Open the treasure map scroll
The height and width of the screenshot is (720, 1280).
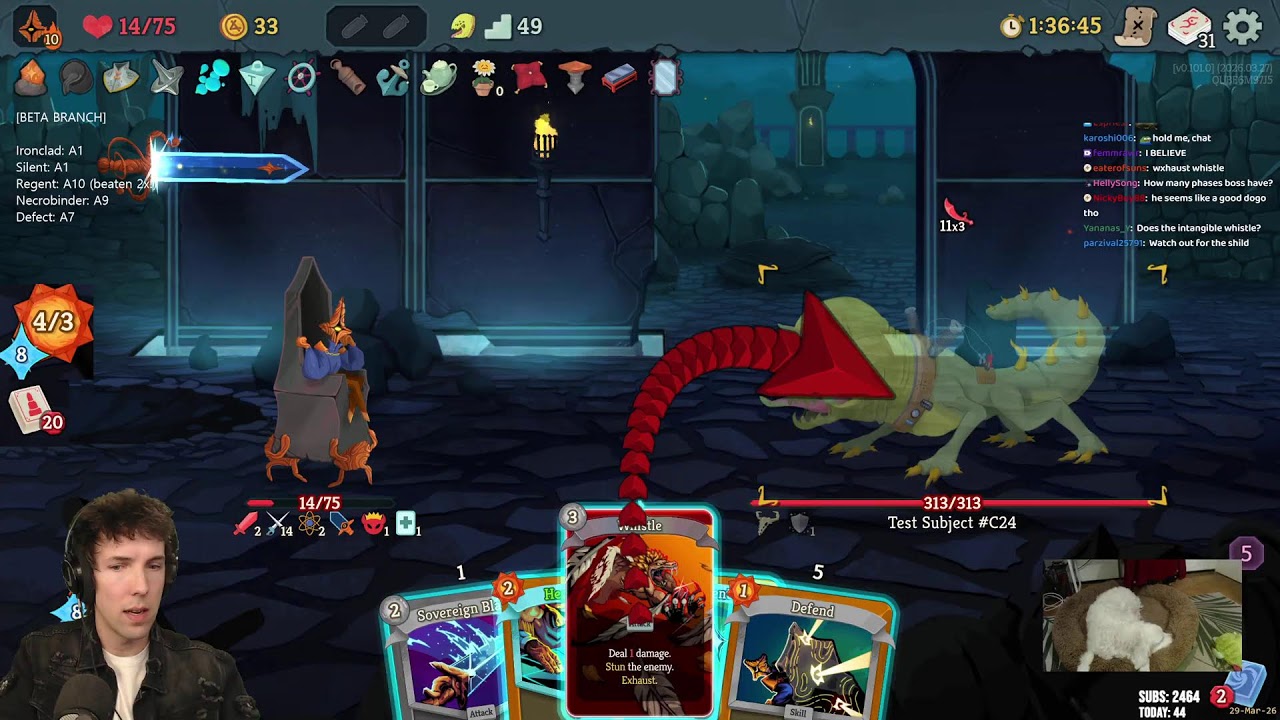pos(1136,26)
